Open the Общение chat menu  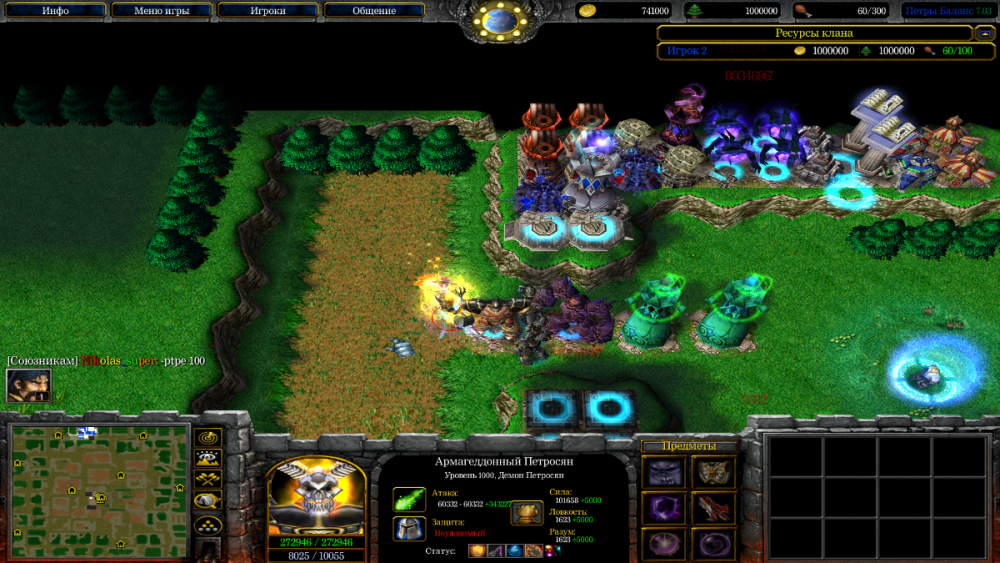374,11
